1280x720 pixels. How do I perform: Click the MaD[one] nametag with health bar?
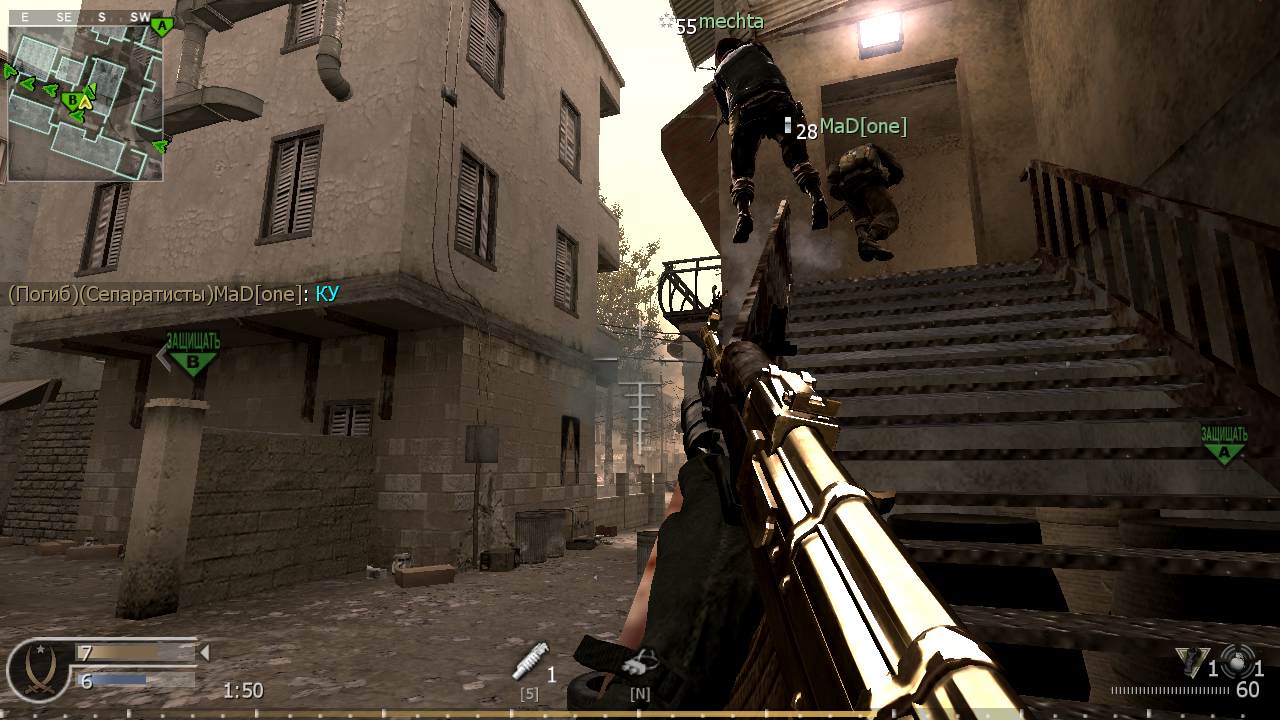click(850, 127)
